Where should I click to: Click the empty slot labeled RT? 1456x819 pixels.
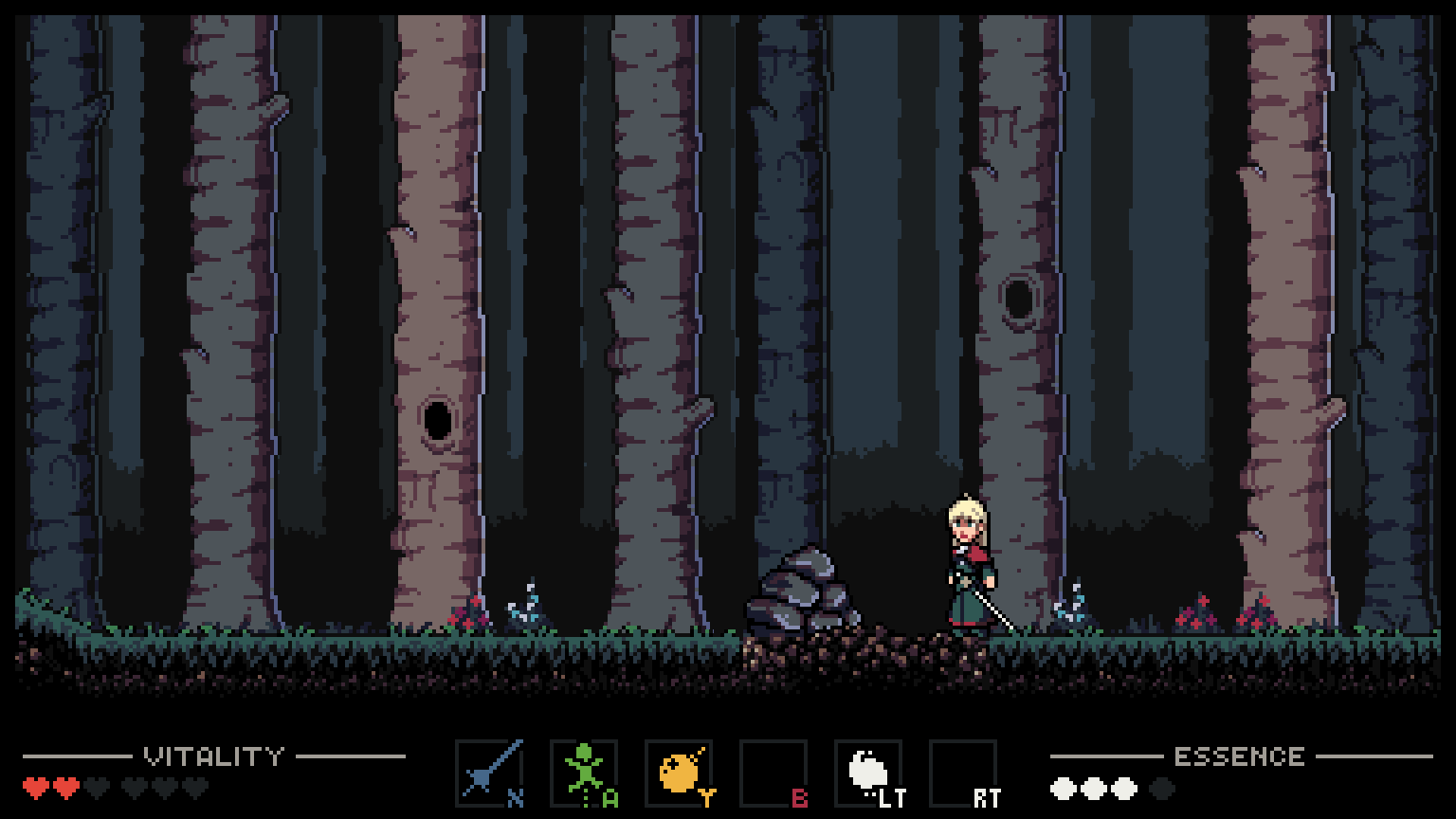(963, 773)
